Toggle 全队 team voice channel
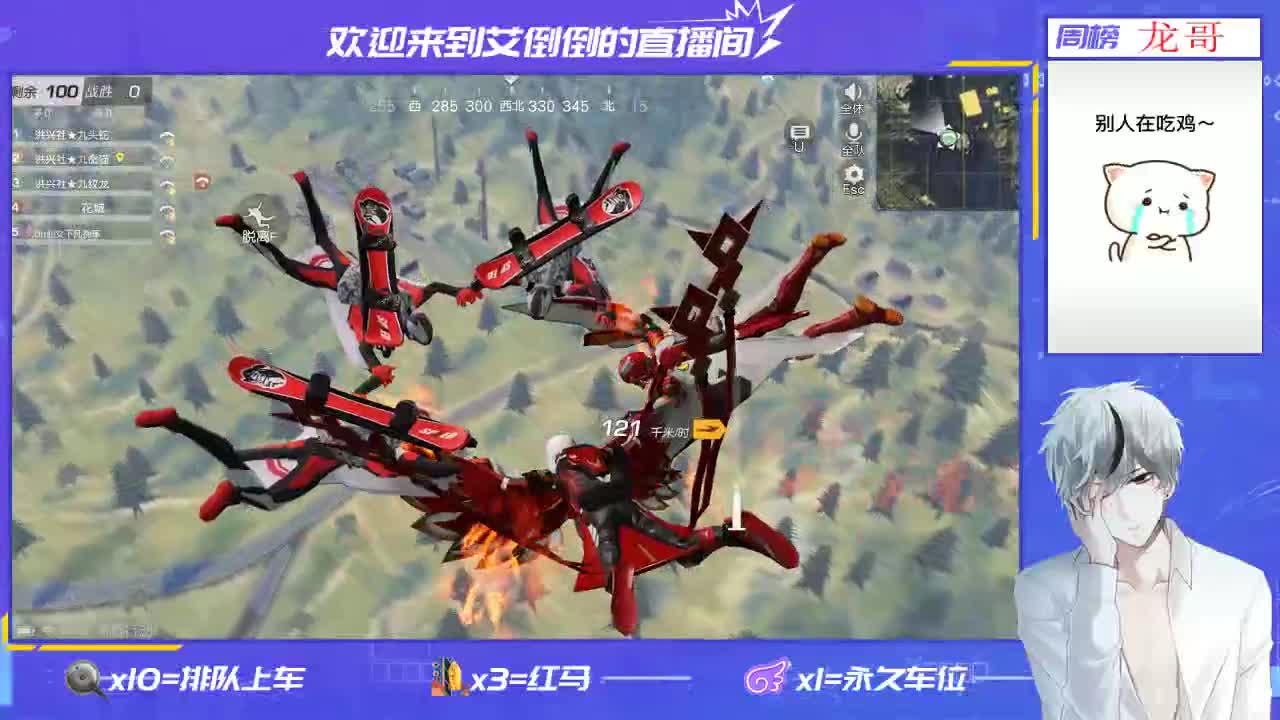This screenshot has height=720, width=1280. click(x=852, y=150)
